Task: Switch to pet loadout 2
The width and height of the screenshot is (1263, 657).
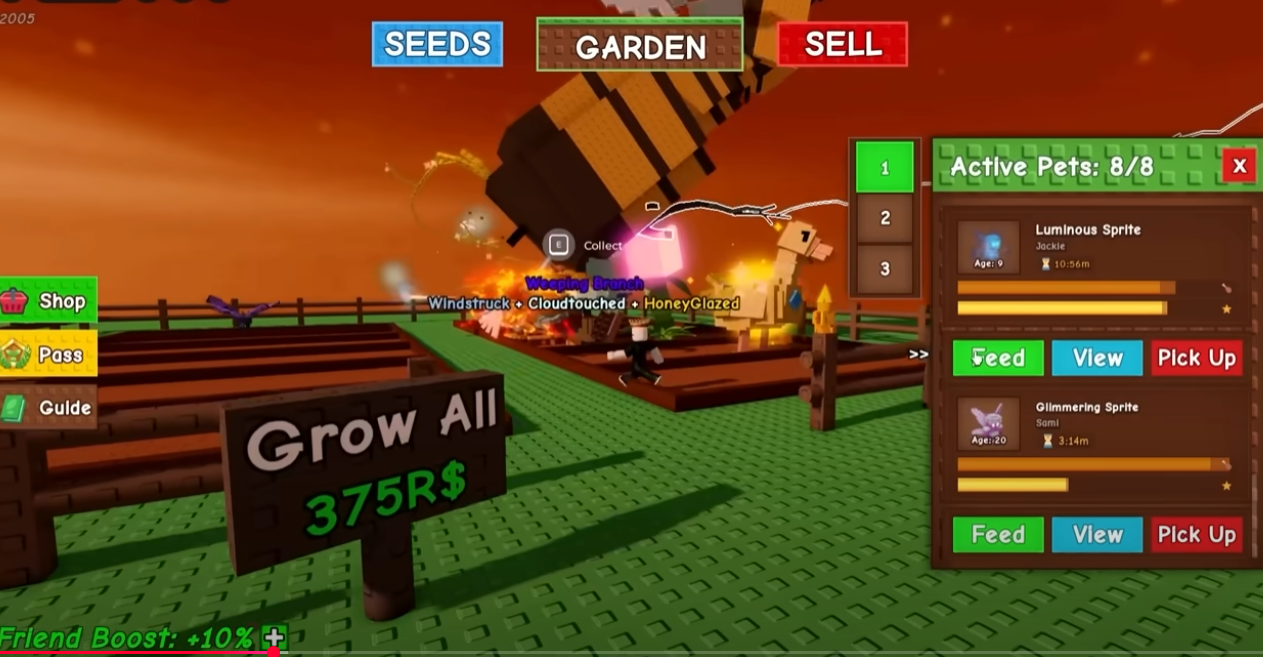Action: [x=884, y=218]
